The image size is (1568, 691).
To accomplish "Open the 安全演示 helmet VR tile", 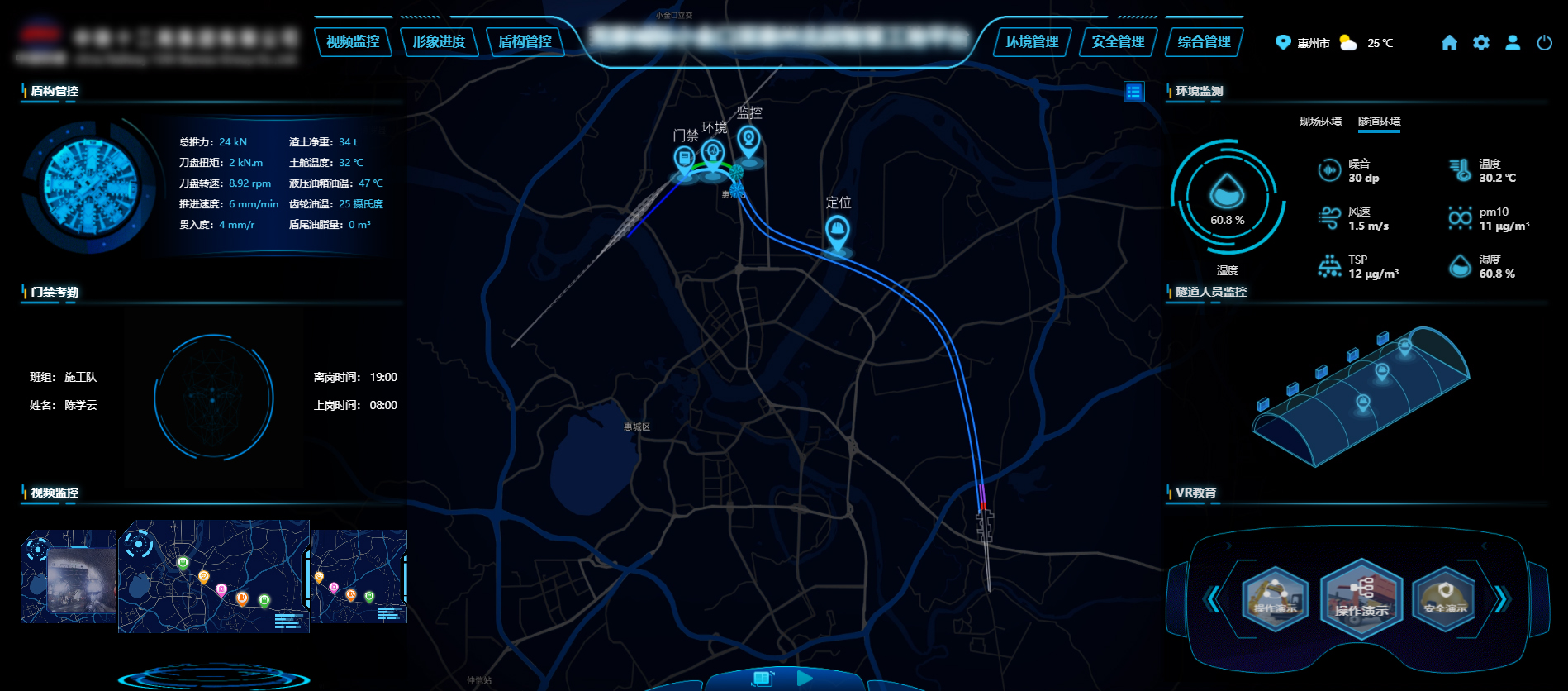I will point(1444,598).
